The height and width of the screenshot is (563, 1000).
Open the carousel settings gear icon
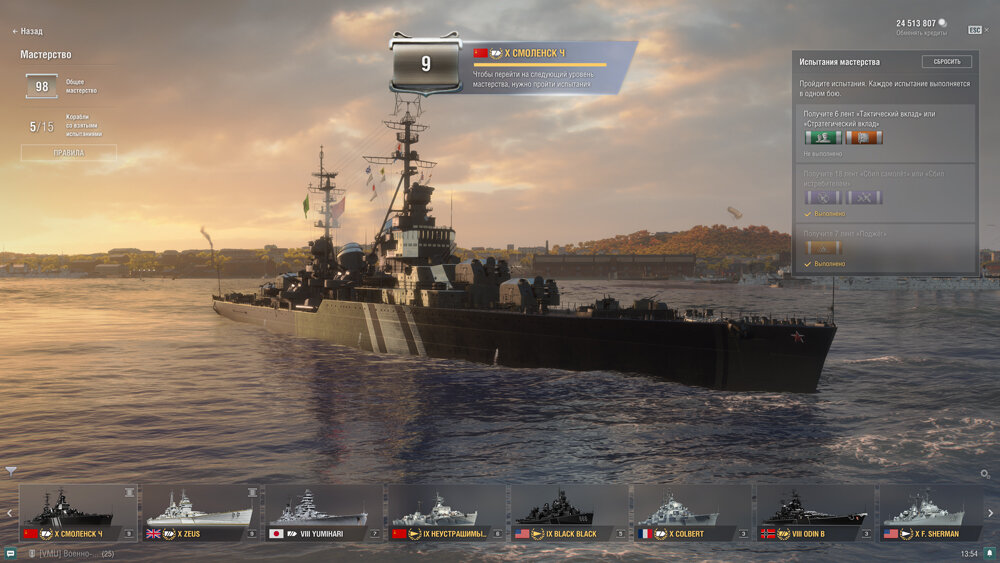(985, 473)
